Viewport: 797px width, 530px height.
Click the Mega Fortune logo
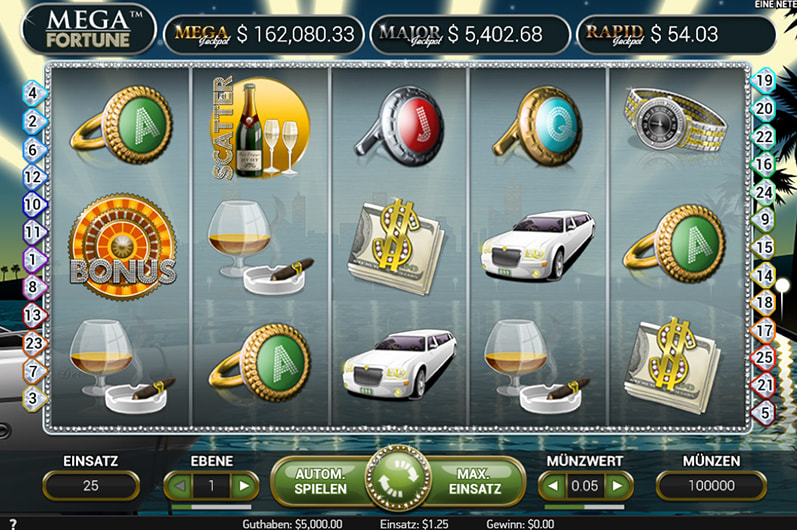coord(89,28)
